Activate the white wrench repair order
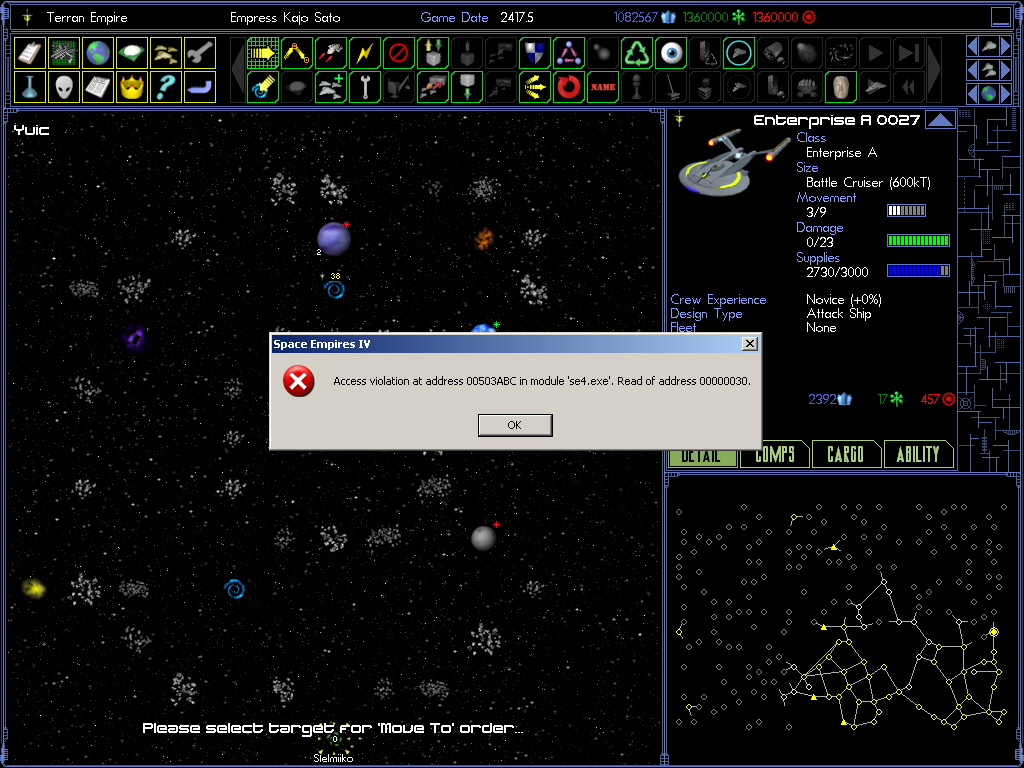Viewport: 1024px width, 768px height. [x=365, y=87]
